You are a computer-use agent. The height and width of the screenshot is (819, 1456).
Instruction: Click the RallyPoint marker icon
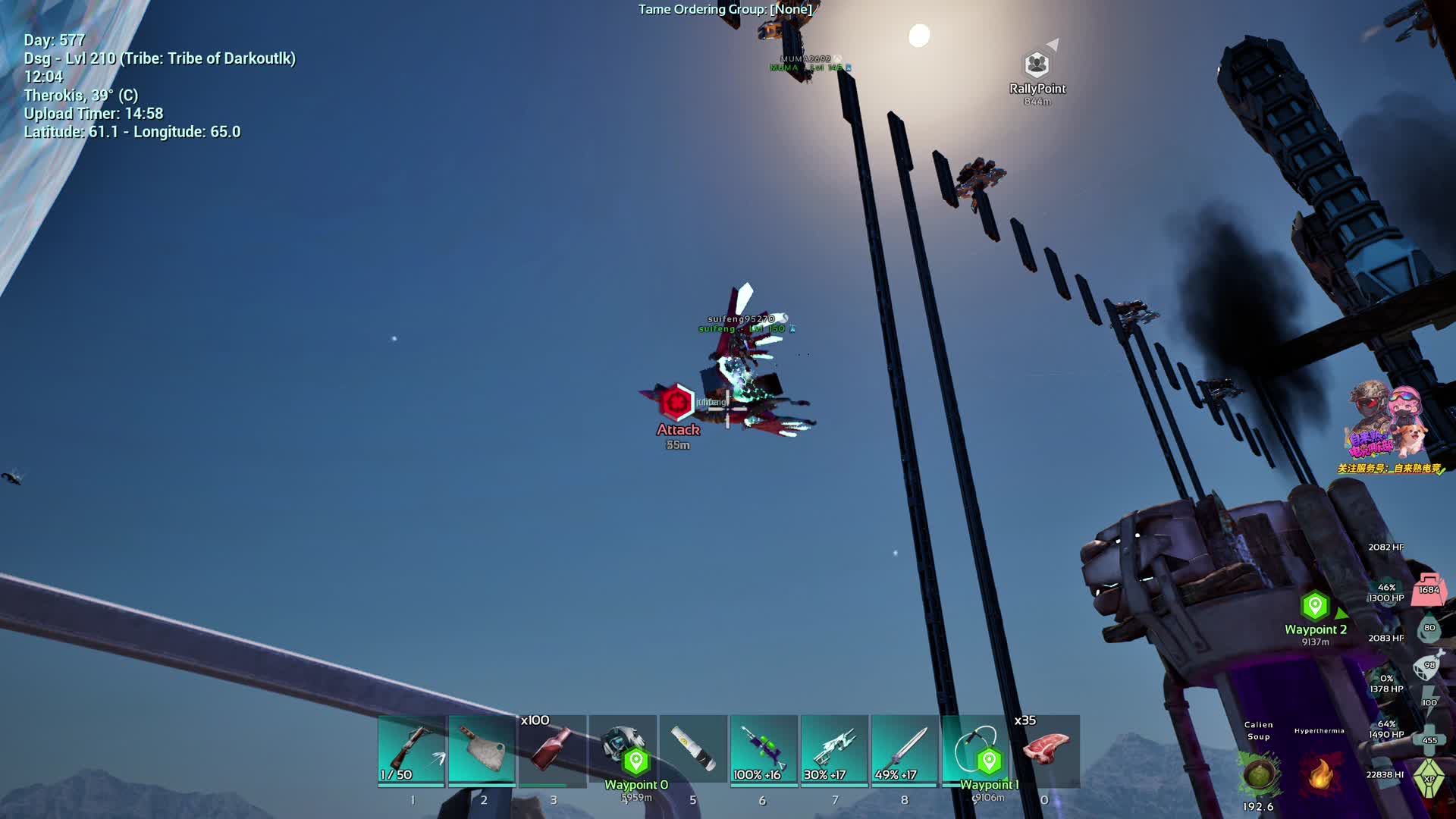pyautogui.click(x=1037, y=64)
